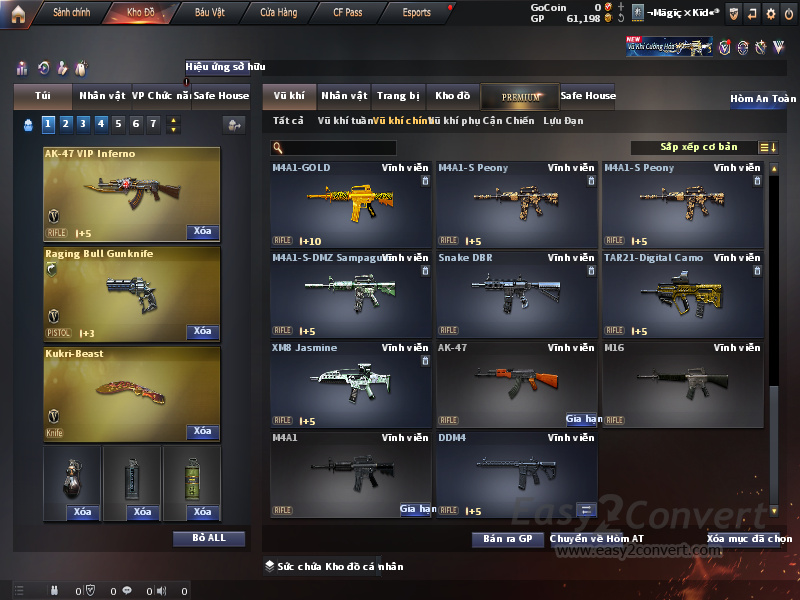Remove the AK-47 VIP Inferno with Xóa
This screenshot has height=600, width=800.
click(202, 232)
